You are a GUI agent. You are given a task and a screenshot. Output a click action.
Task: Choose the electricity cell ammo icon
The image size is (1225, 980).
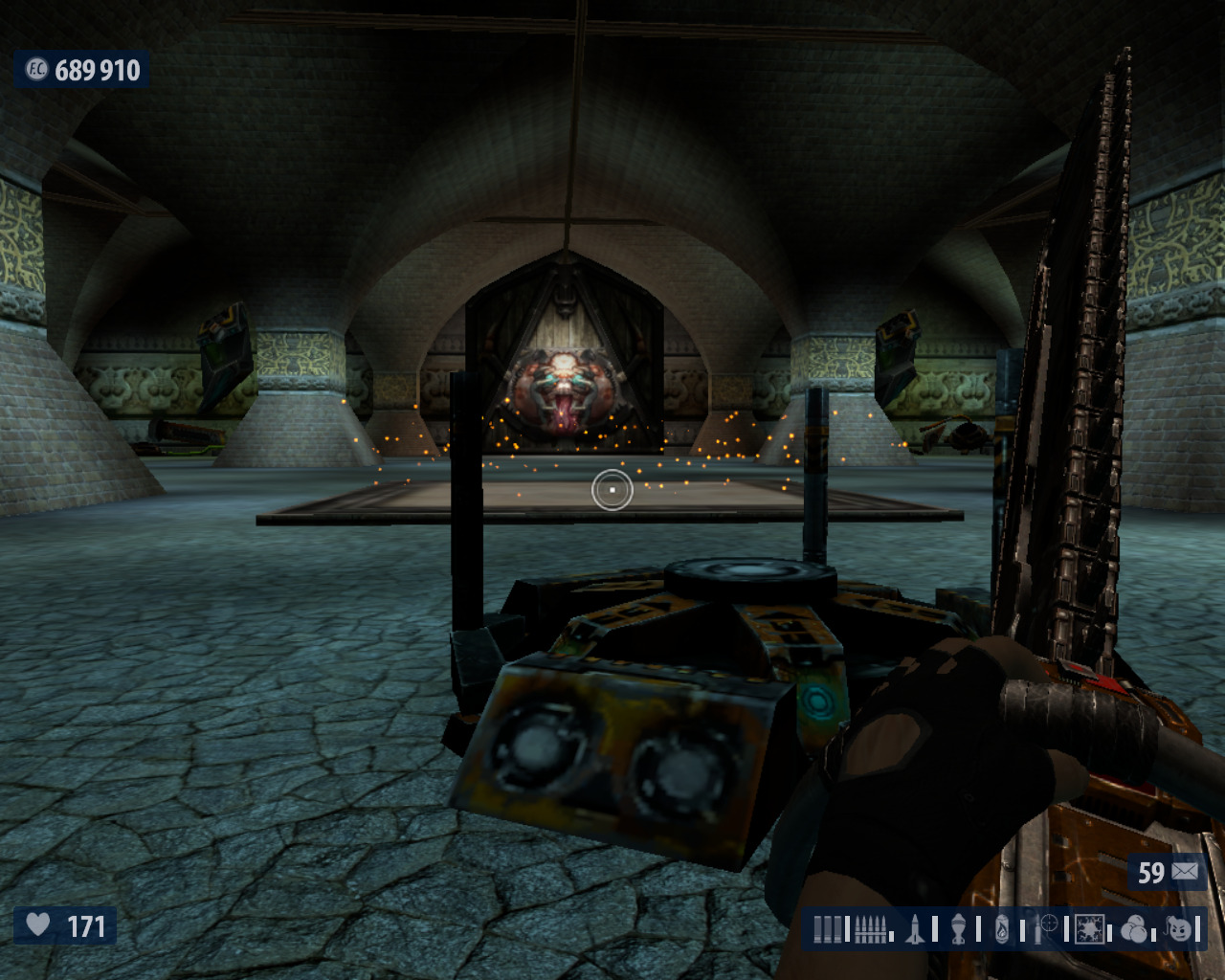click(x=1091, y=928)
